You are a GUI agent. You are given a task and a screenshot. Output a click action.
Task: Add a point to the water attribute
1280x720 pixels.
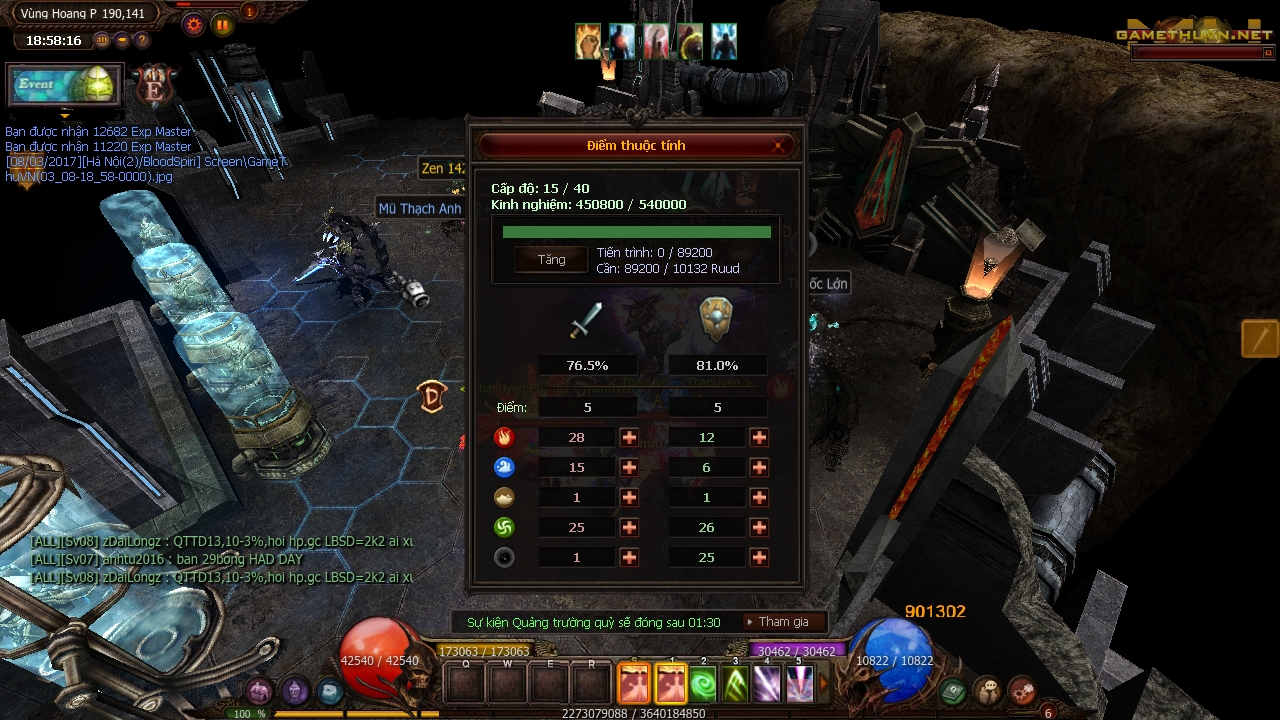click(629, 467)
